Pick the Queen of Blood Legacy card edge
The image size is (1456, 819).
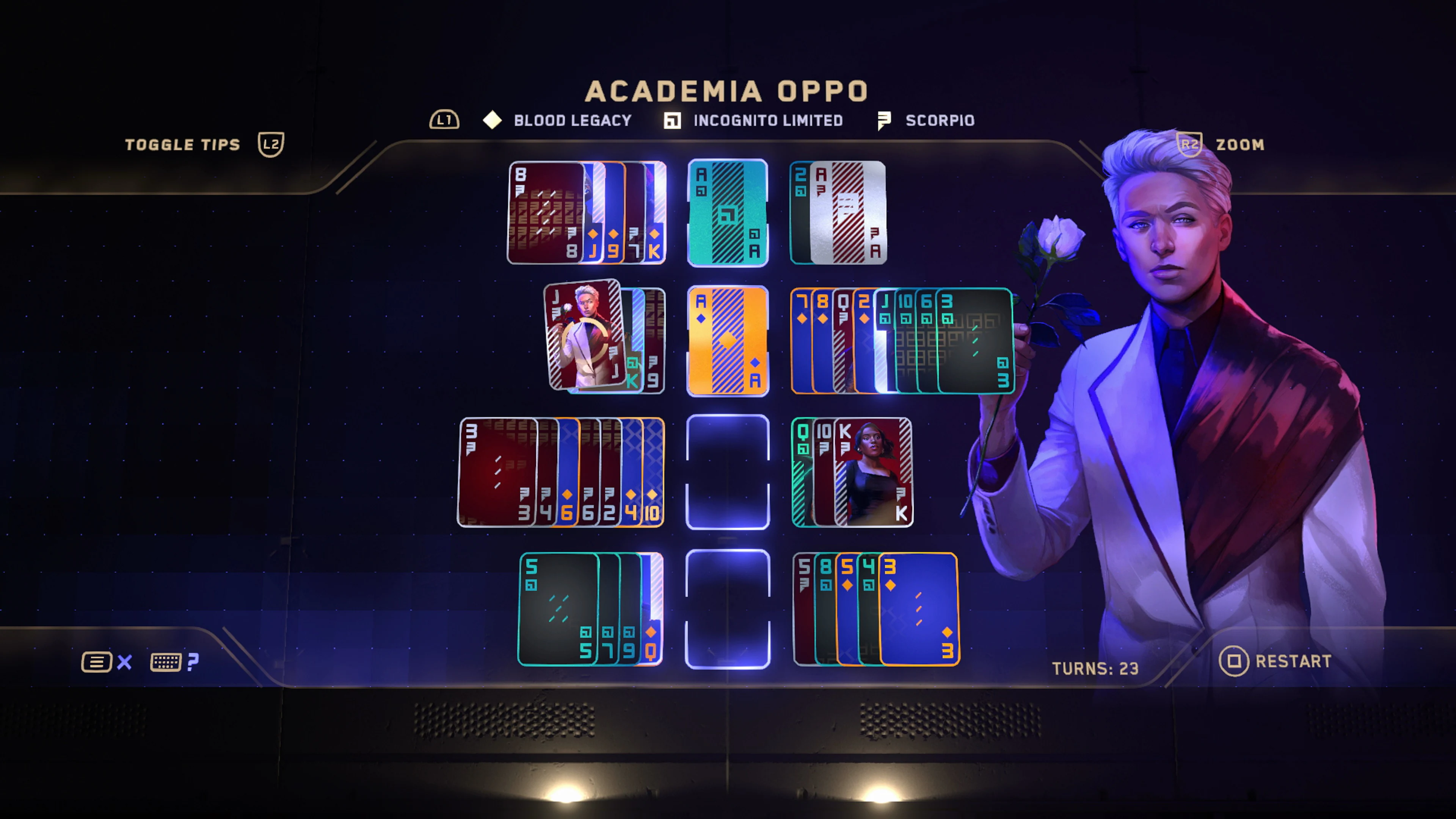click(x=652, y=609)
